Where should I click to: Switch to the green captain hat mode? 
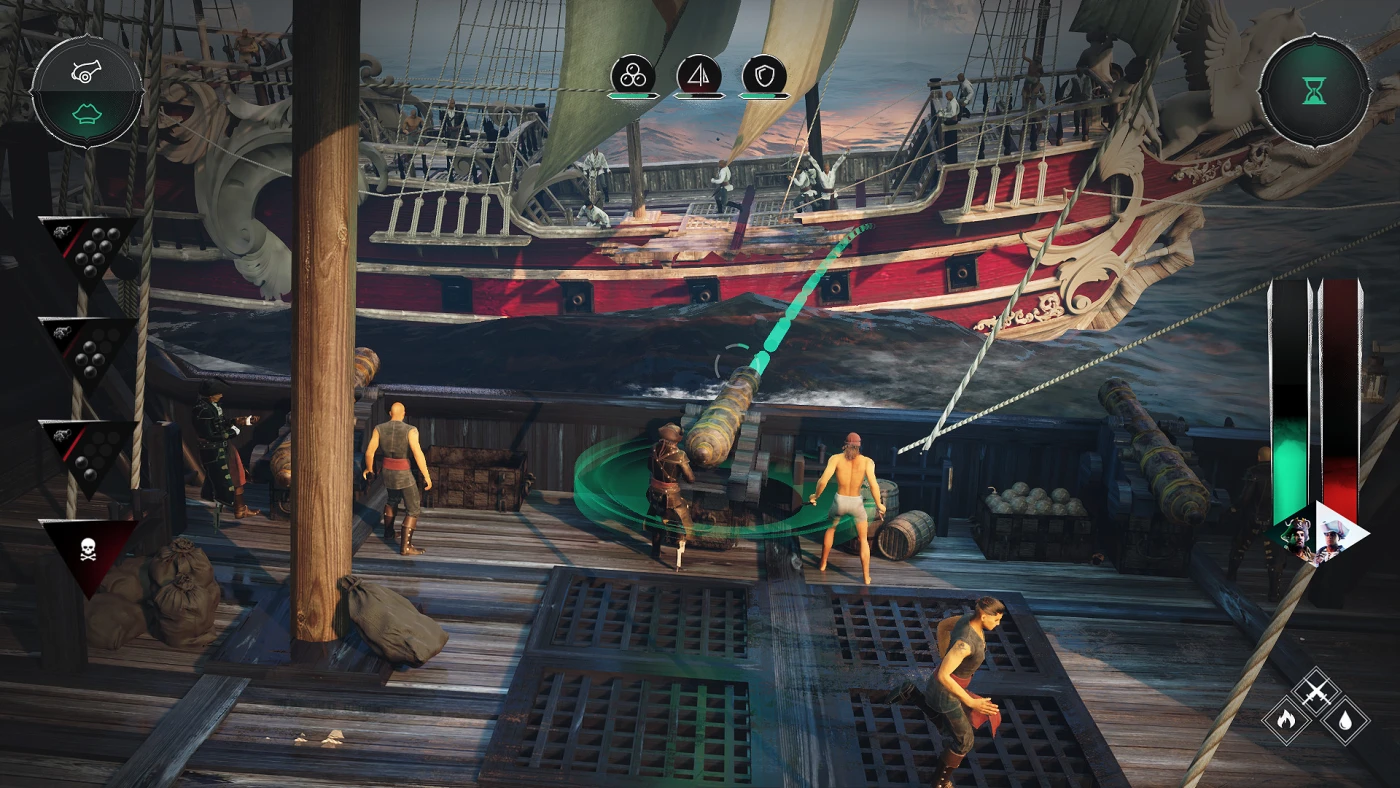point(86,116)
